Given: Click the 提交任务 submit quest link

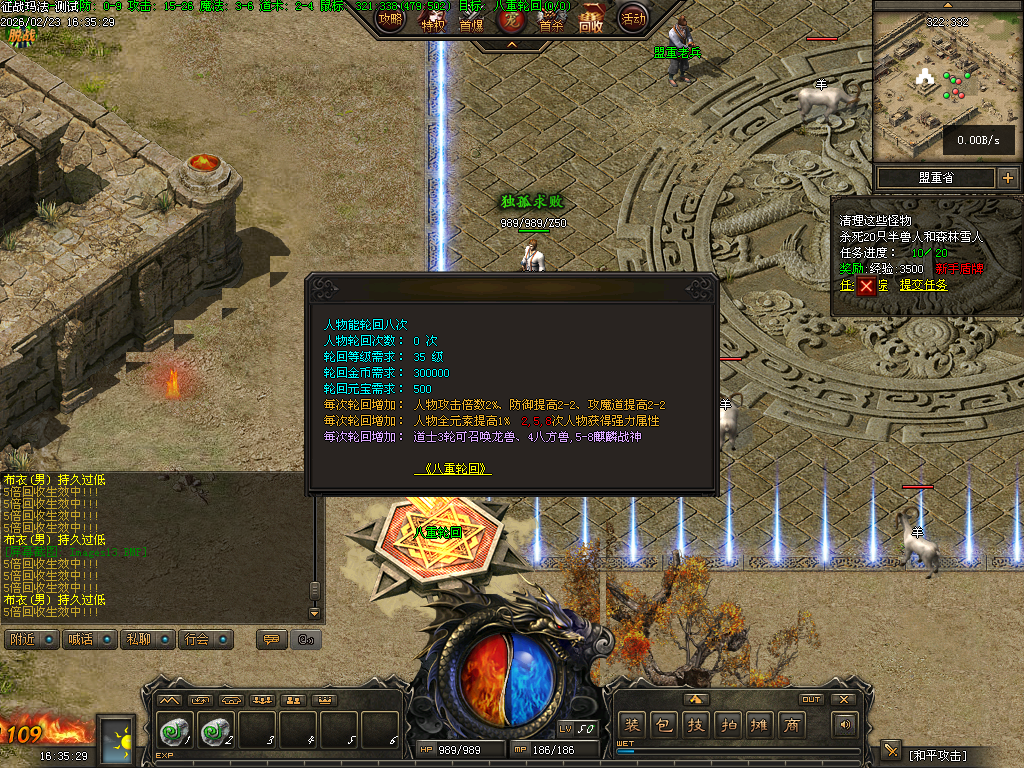Looking at the screenshot, I should pos(923,285).
